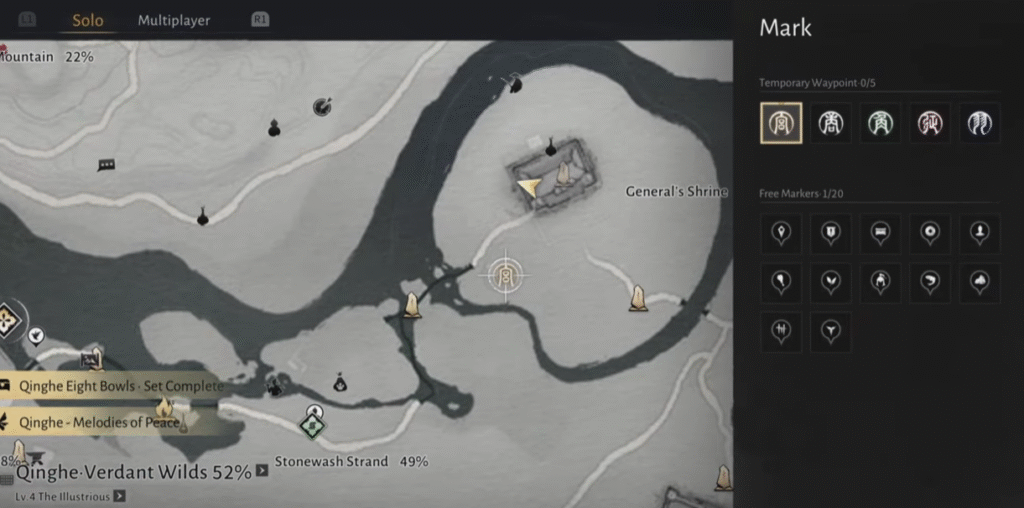Choose the leaf sprout free marker
Screen dimensions: 1024x508
click(x=830, y=283)
